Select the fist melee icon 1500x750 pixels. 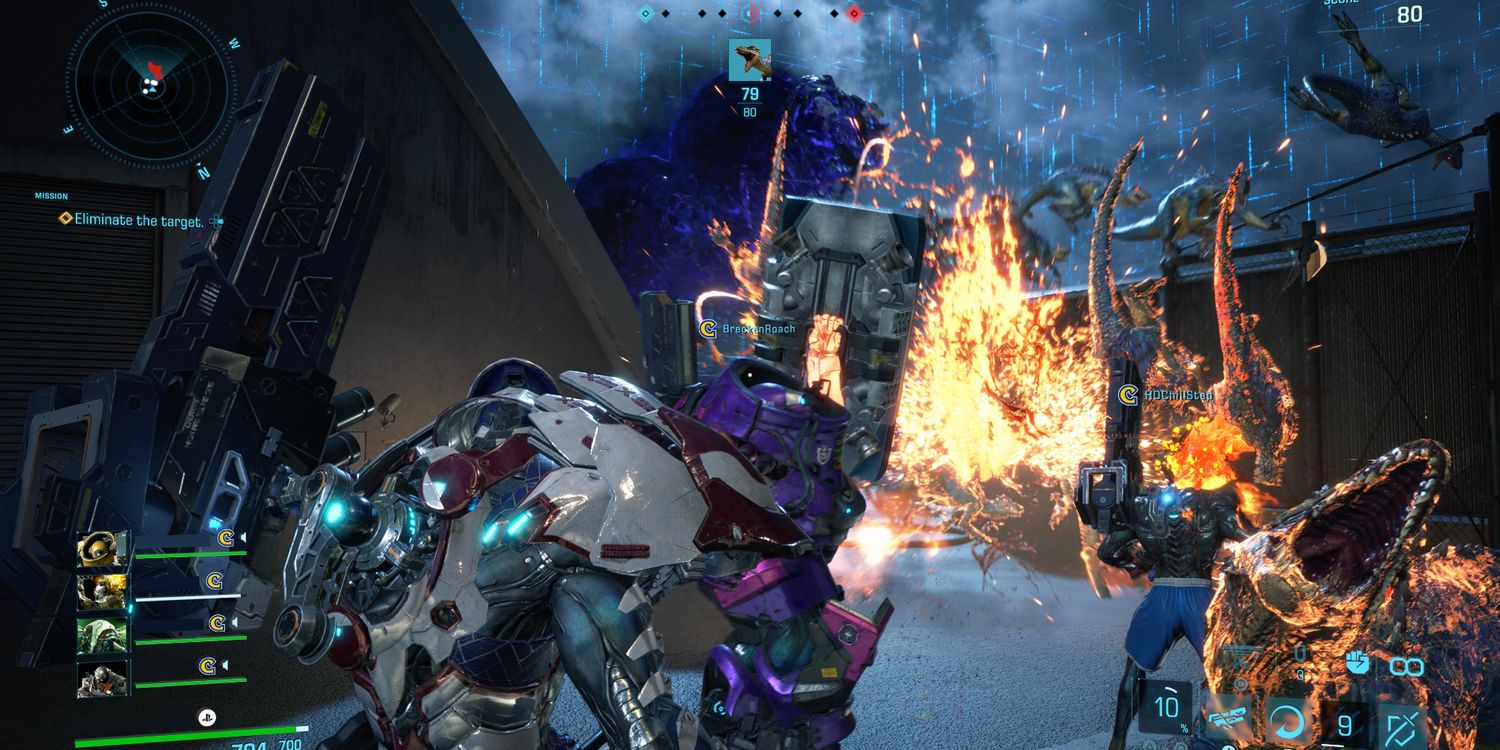pos(1356,662)
